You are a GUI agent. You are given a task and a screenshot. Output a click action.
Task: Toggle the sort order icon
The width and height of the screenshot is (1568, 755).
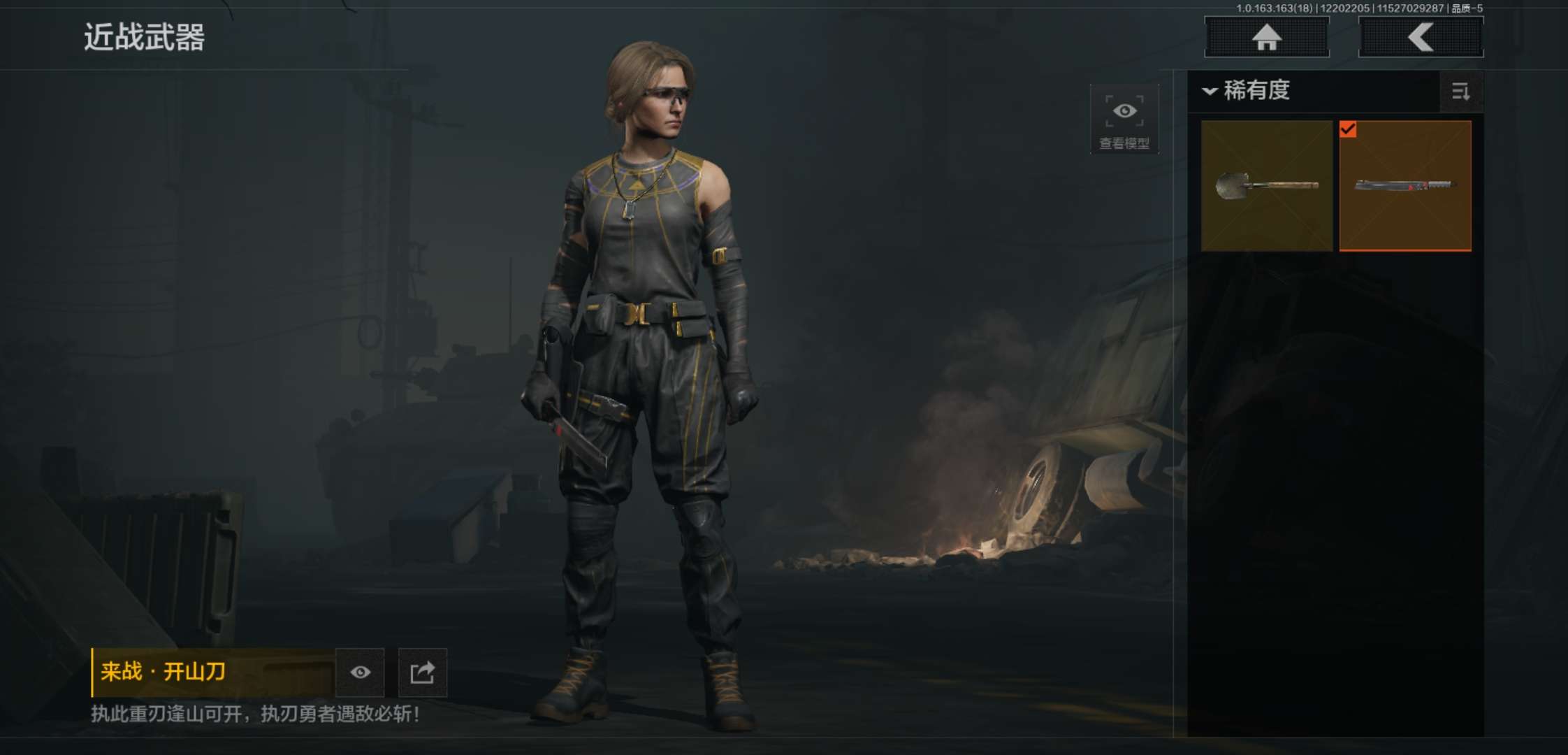point(1460,92)
